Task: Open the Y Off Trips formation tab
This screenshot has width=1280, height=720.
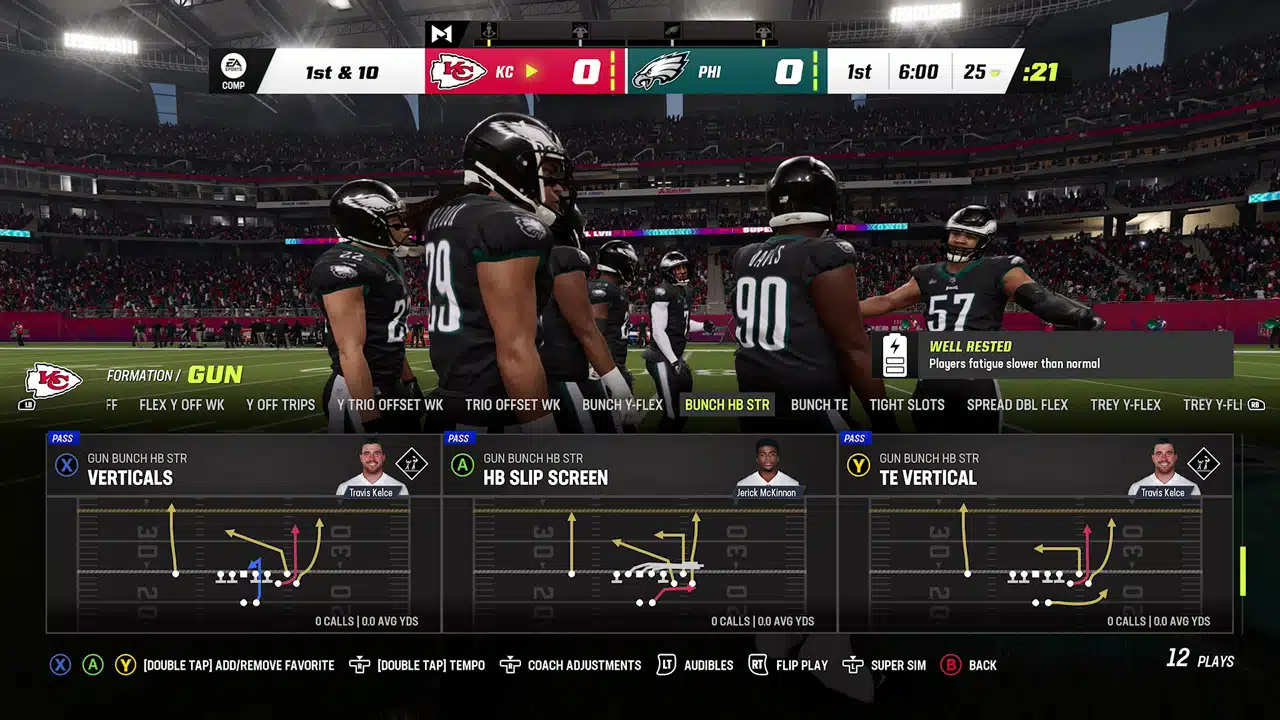Action: coord(280,405)
